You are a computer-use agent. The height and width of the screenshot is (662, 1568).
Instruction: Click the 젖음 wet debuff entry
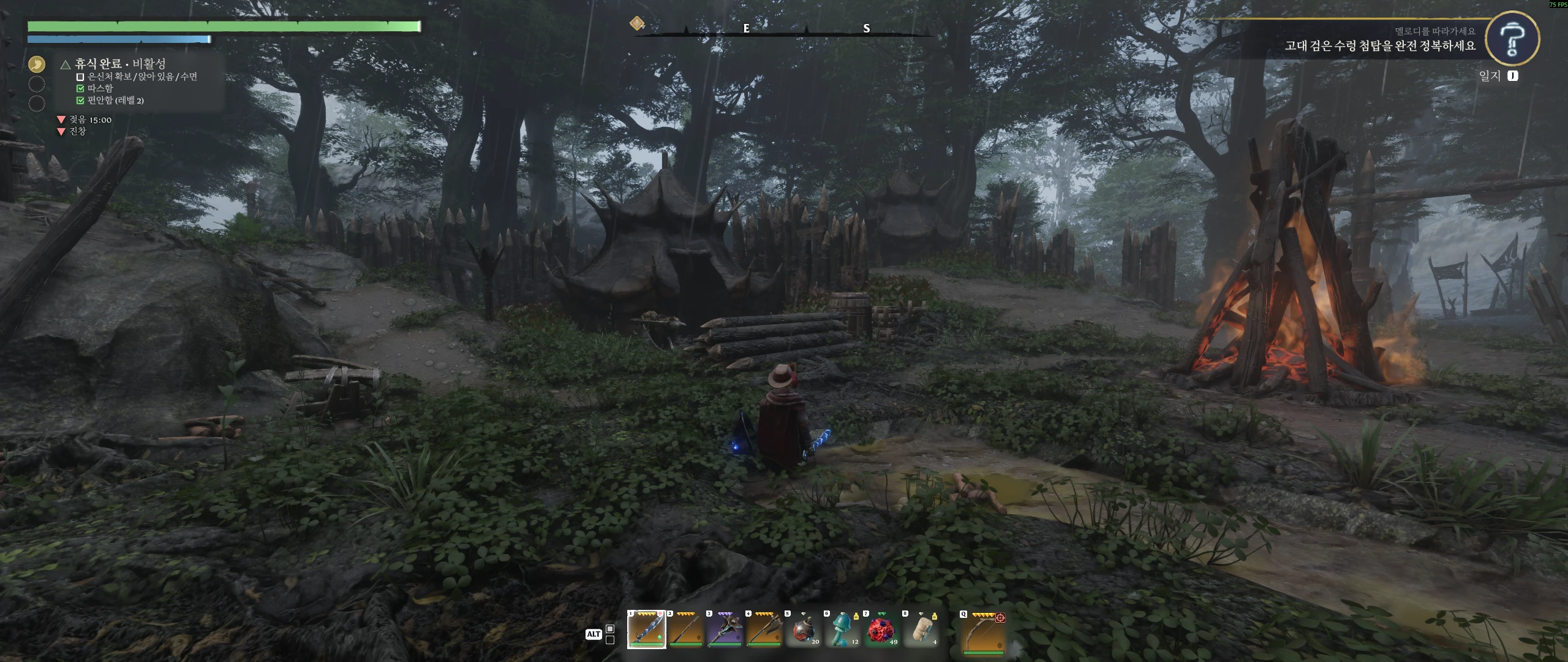[x=89, y=120]
